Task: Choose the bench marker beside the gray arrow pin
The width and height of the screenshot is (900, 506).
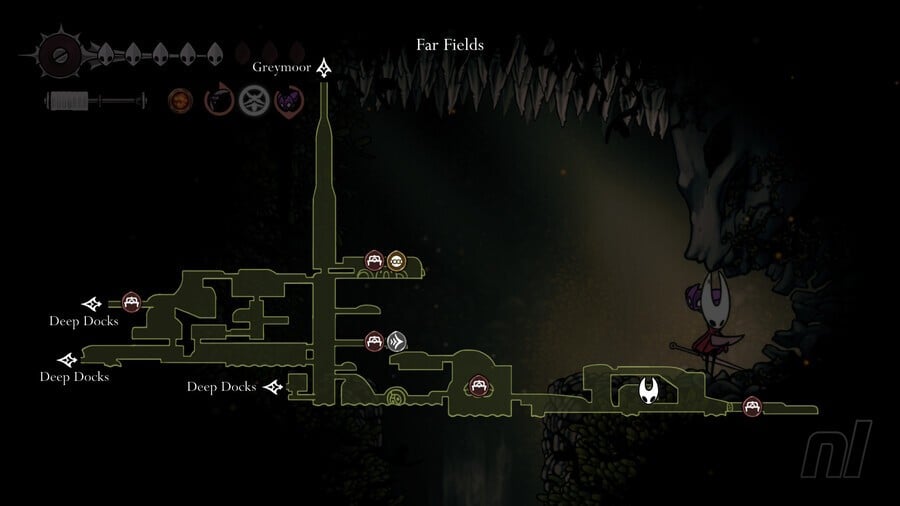Action: tap(374, 342)
